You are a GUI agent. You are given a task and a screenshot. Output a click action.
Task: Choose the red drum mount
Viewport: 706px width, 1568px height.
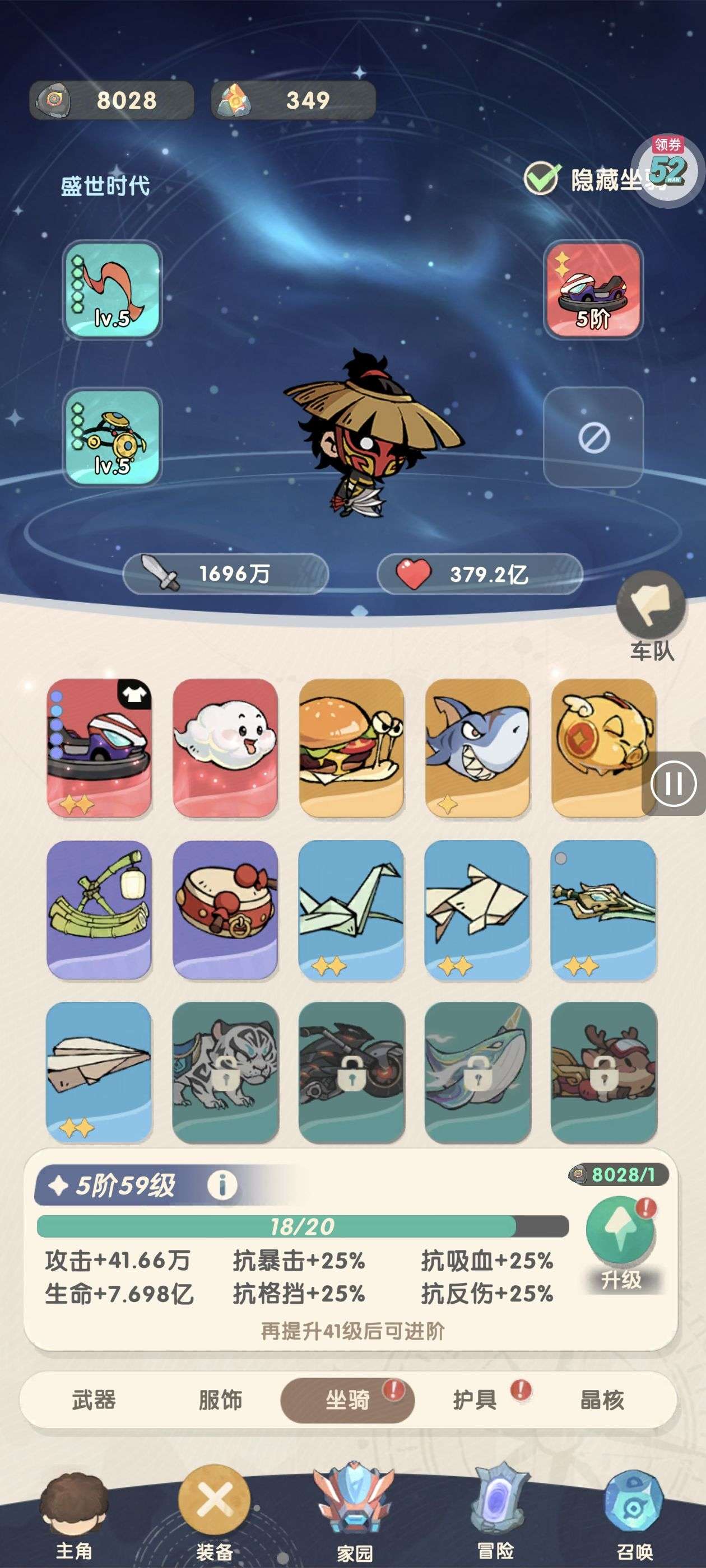pos(225,909)
